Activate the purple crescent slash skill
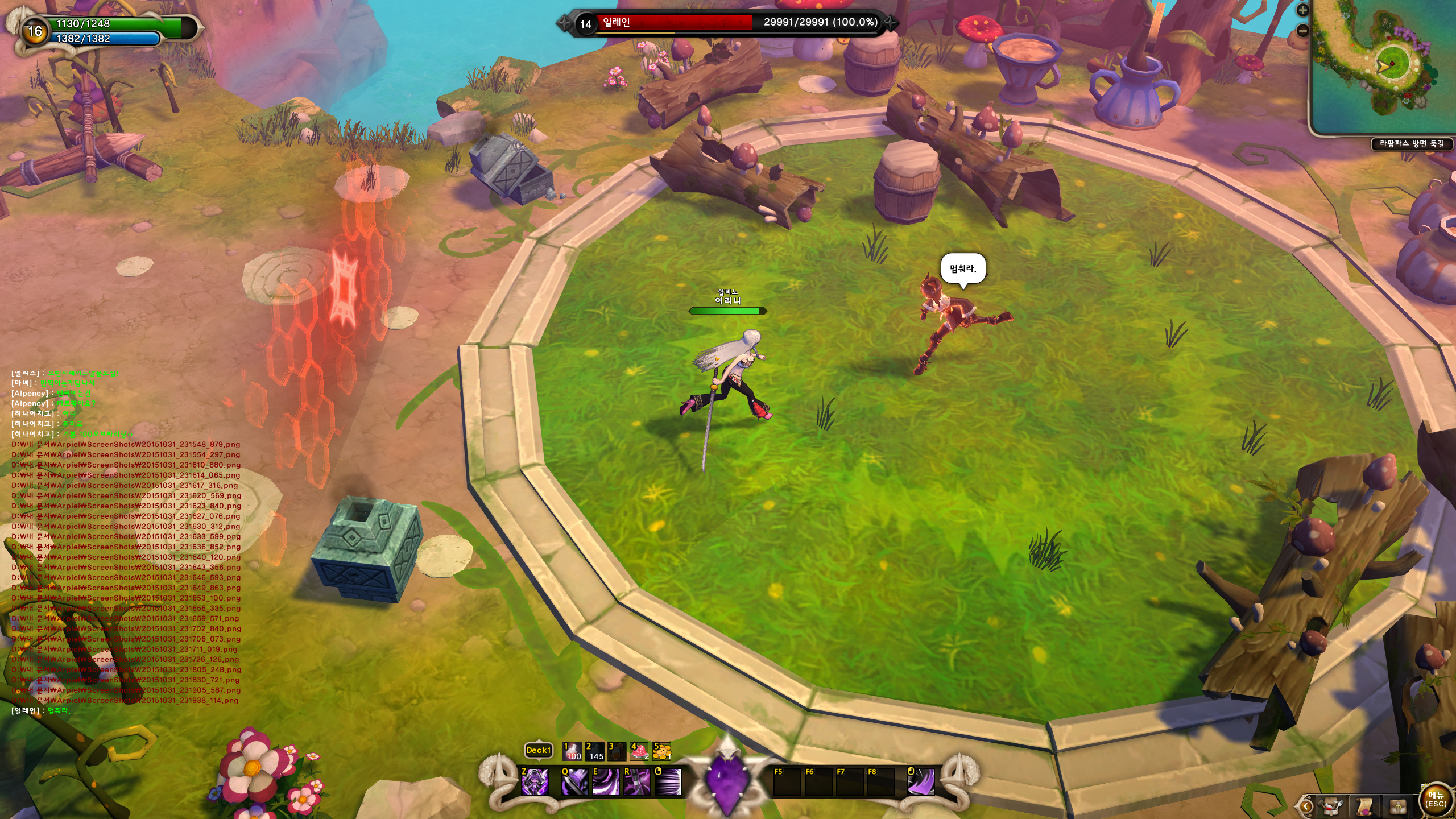This screenshot has width=1456, height=819. pos(920,781)
